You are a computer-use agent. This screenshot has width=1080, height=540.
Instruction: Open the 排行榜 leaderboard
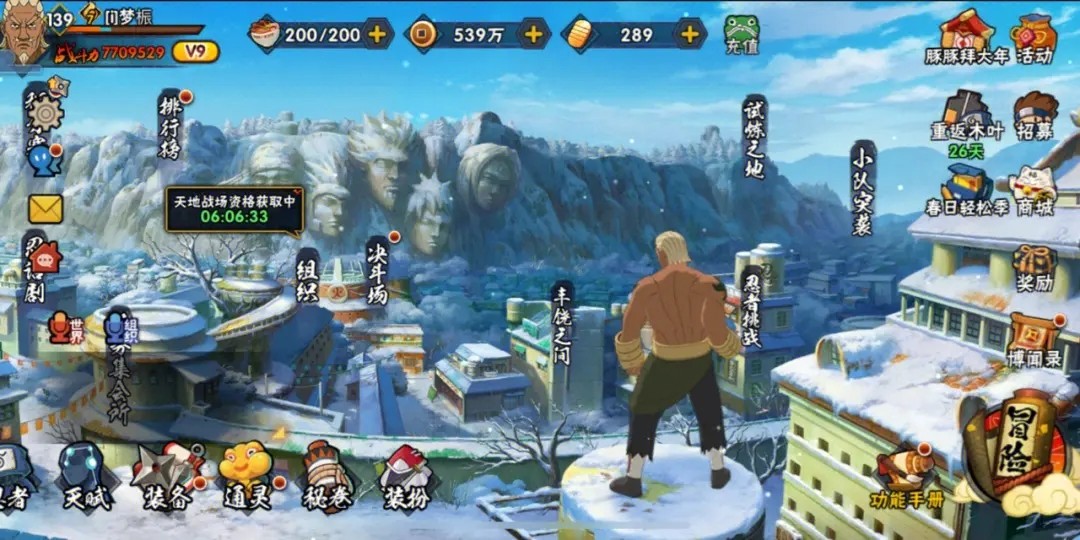(x=171, y=123)
